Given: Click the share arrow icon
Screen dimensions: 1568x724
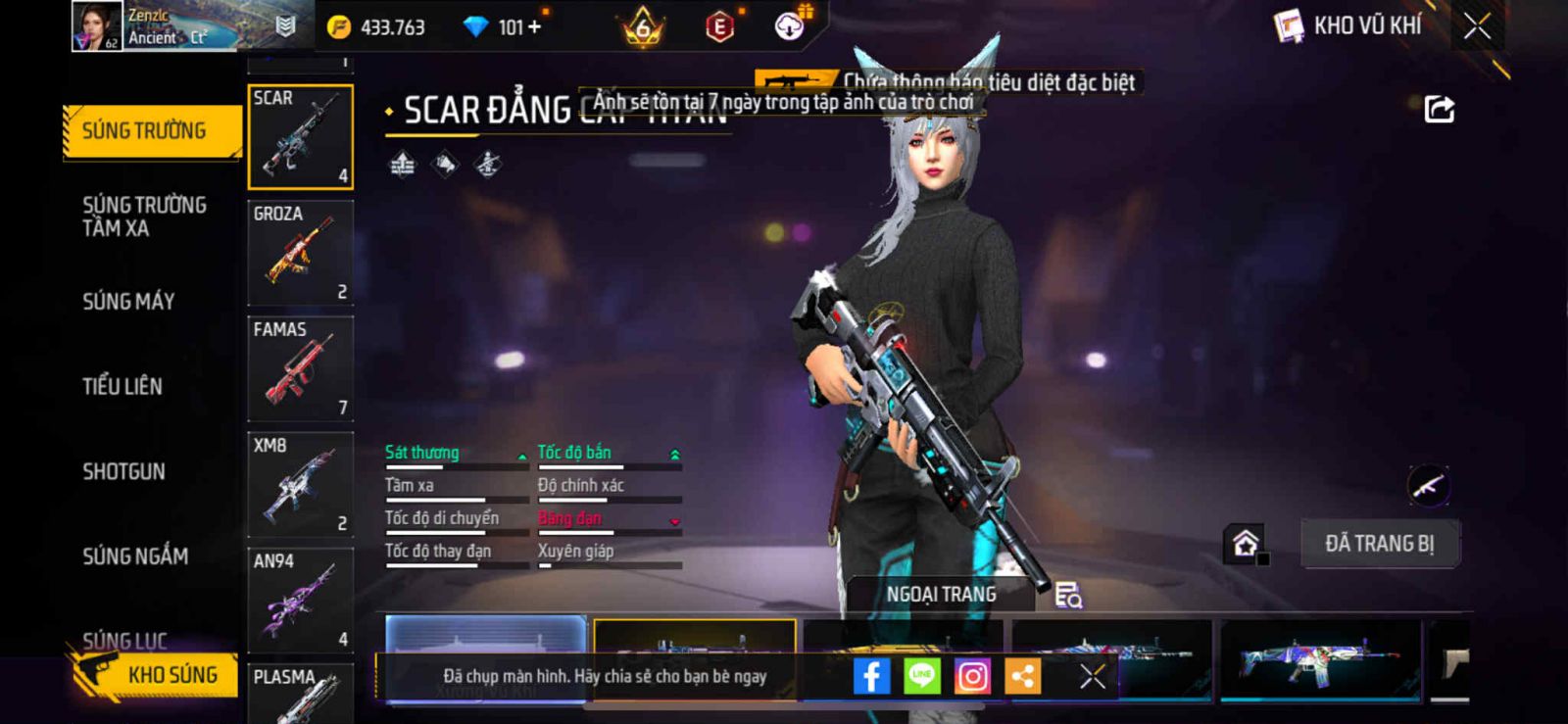Looking at the screenshot, I should [1439, 109].
